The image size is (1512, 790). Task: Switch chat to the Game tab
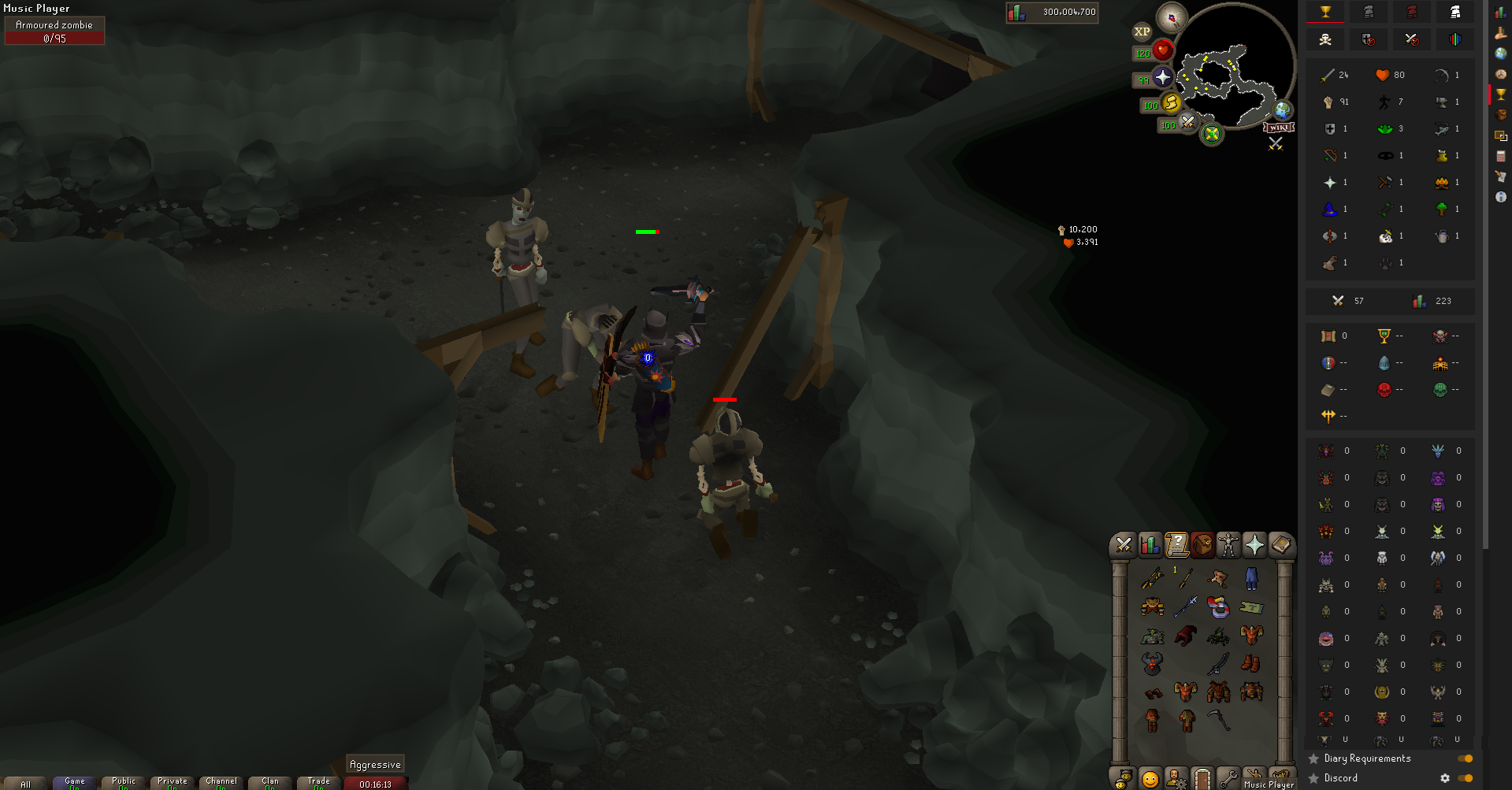coord(75,782)
